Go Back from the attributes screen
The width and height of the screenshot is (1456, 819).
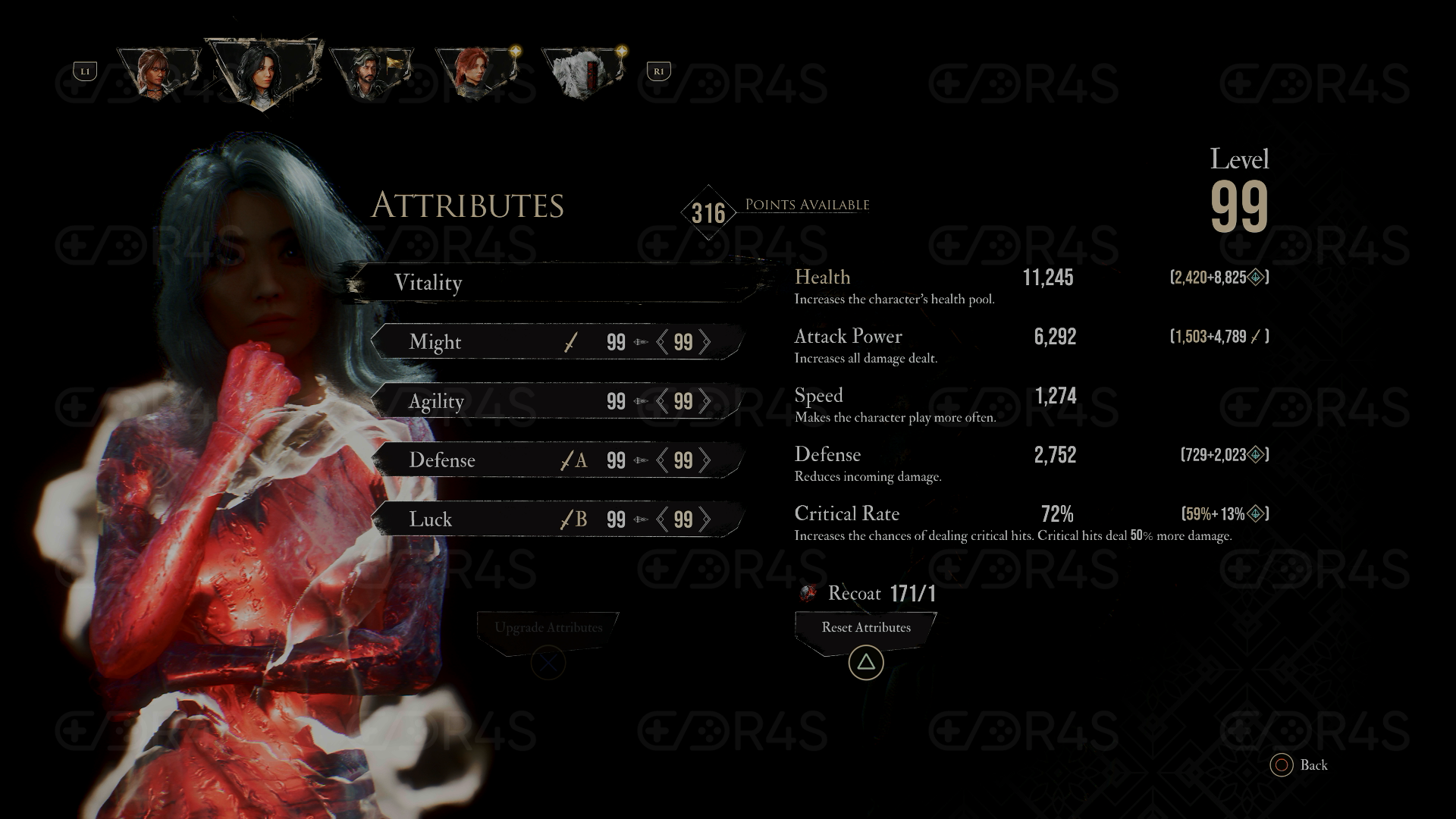click(x=1299, y=765)
